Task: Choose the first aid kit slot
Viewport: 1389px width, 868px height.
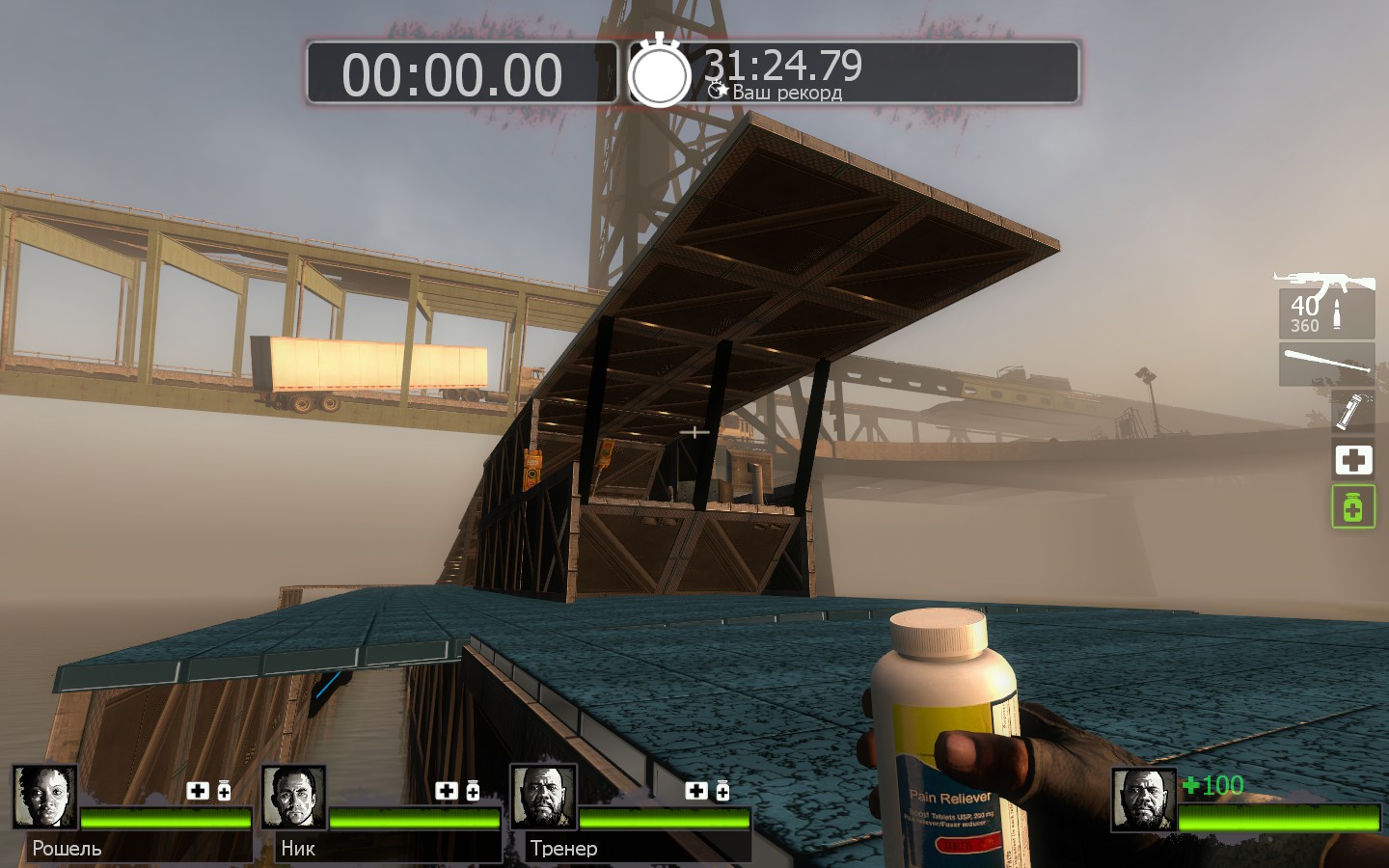Action: click(1352, 460)
